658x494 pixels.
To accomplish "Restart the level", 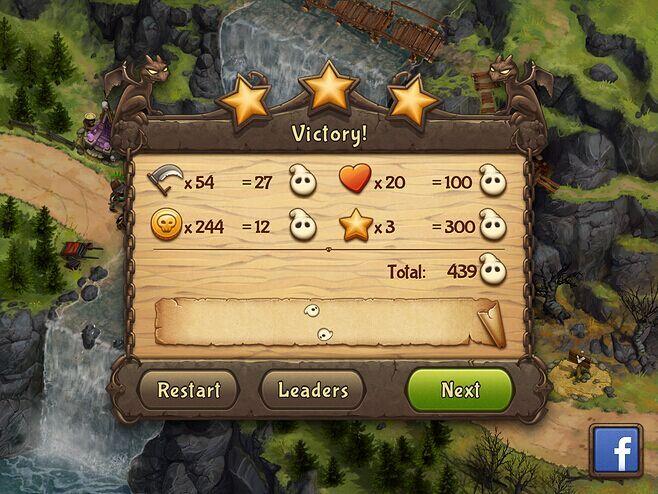I will [x=188, y=389].
